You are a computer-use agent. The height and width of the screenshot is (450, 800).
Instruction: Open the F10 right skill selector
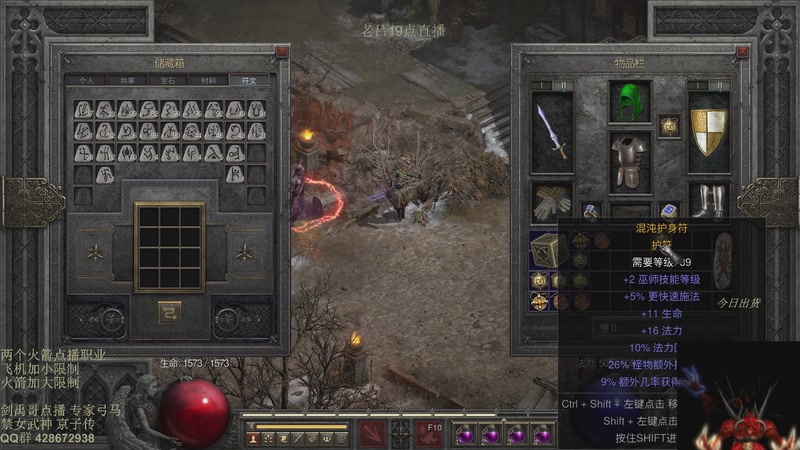[x=433, y=434]
